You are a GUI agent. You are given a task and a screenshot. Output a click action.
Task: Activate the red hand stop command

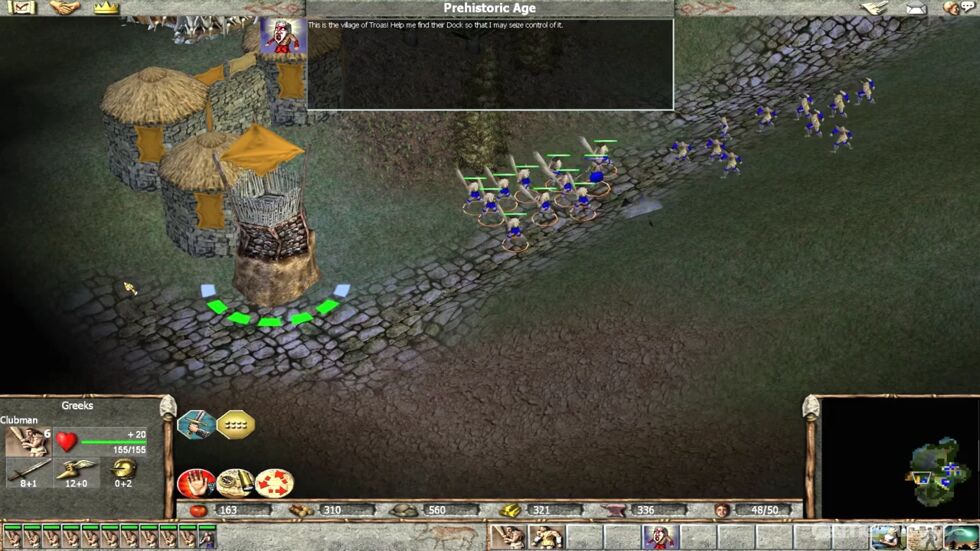coord(194,484)
